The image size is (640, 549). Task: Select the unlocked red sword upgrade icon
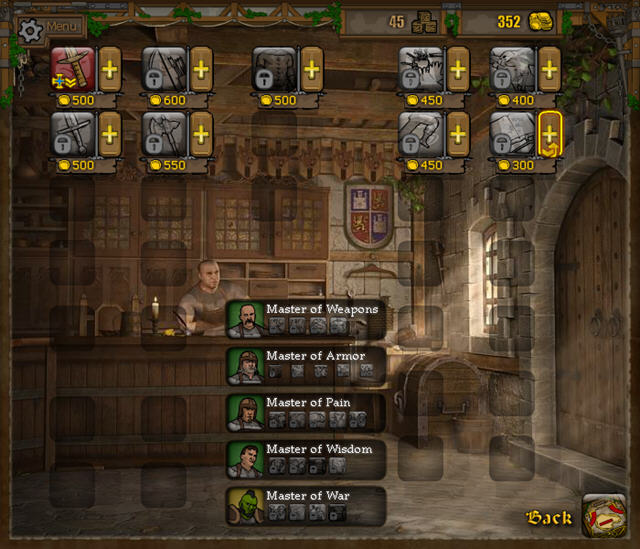73,68
